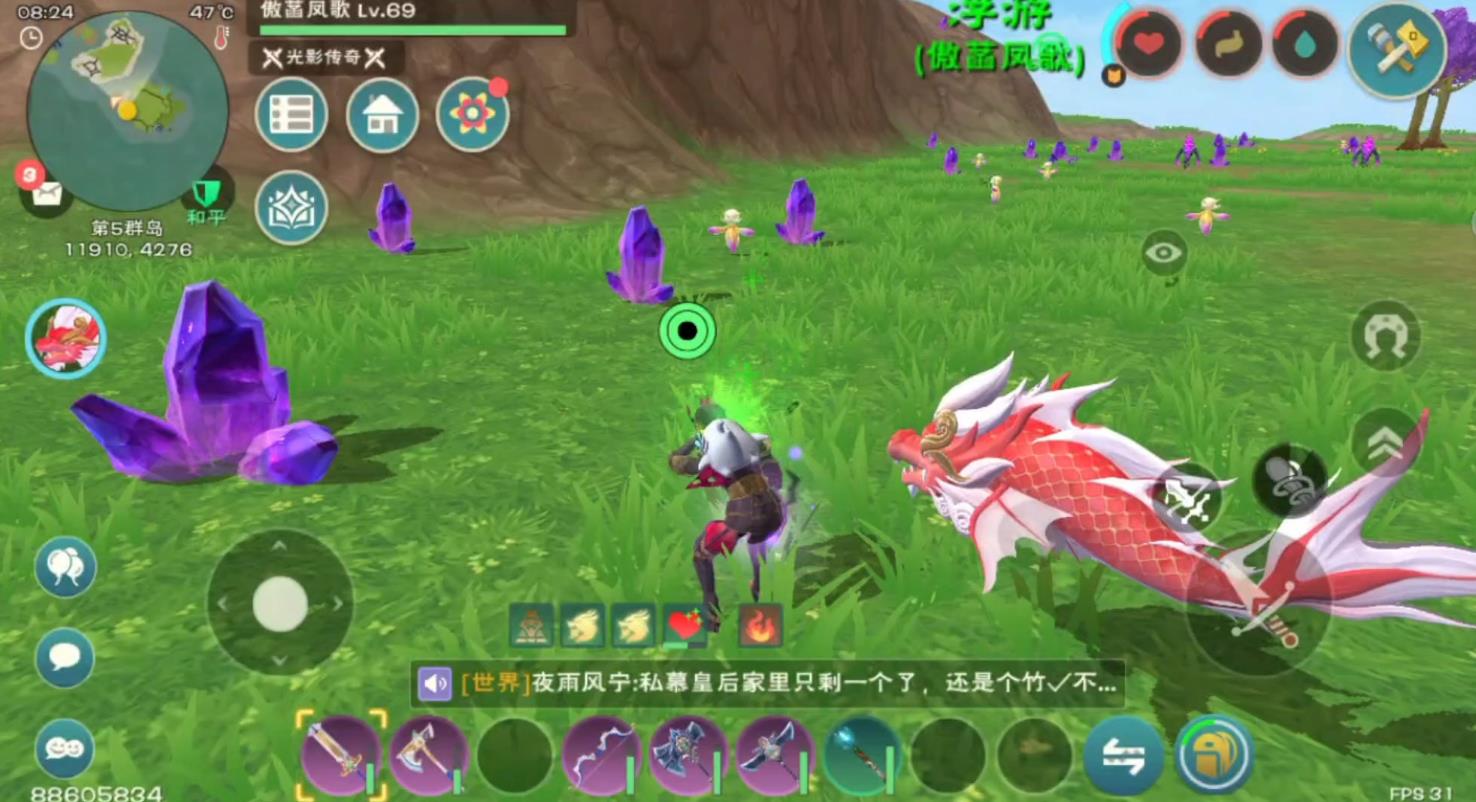Open the mail envelope with 3 notifications
This screenshot has width=1476, height=802.
click(44, 192)
